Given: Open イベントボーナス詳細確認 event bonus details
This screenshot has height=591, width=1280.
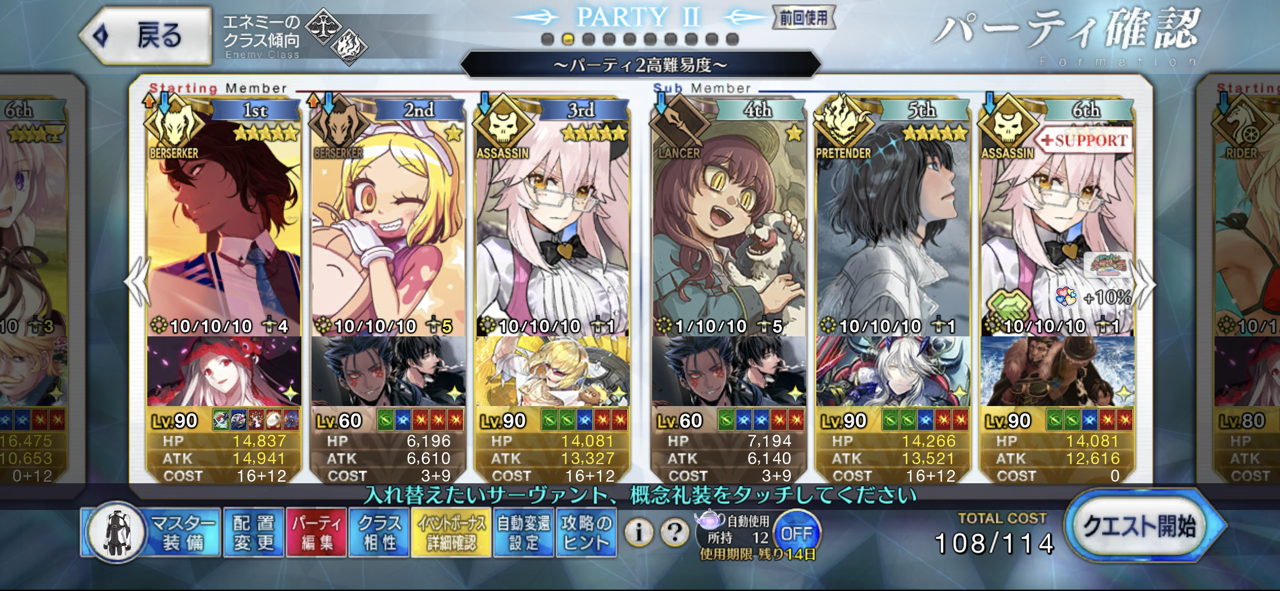Looking at the screenshot, I should tap(452, 532).
